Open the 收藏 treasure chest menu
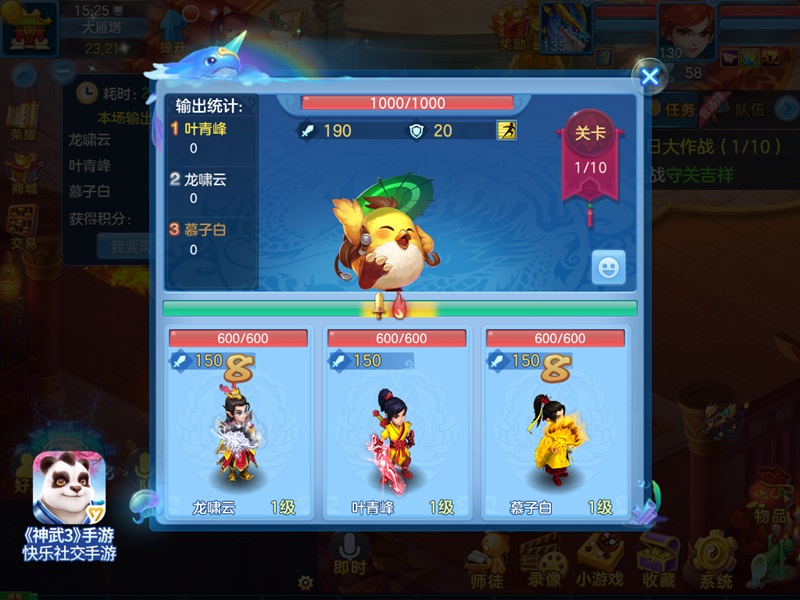The image size is (800, 600). [x=658, y=558]
